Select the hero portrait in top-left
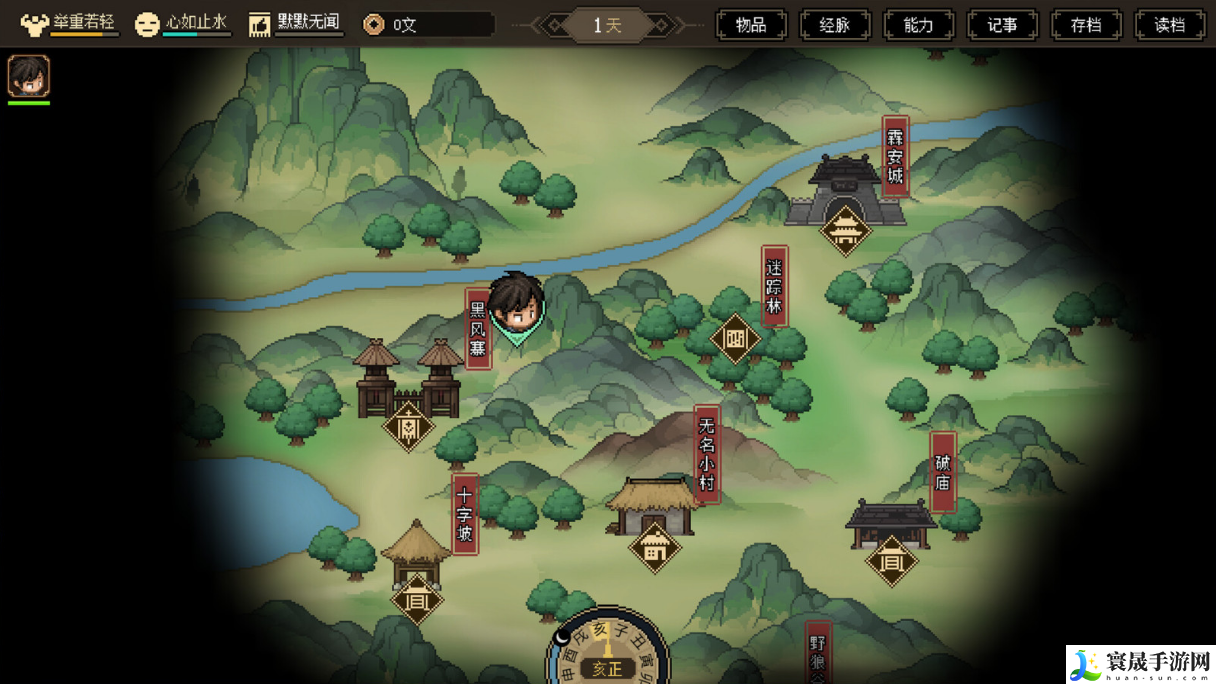The height and width of the screenshot is (684, 1216). pos(28,76)
